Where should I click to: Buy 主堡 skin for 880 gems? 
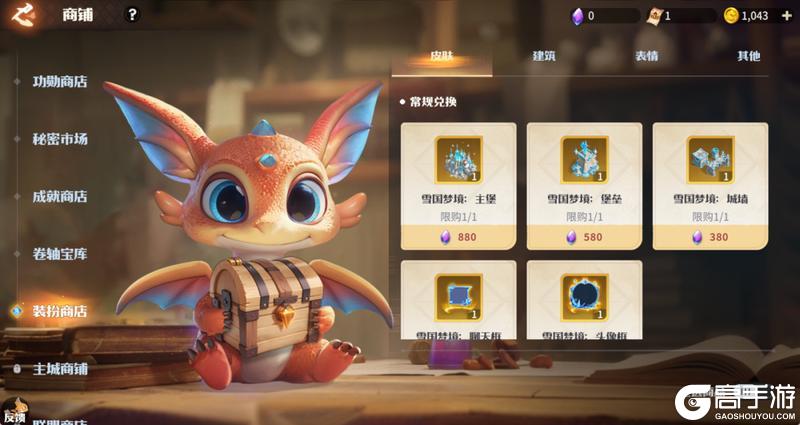pos(458,238)
